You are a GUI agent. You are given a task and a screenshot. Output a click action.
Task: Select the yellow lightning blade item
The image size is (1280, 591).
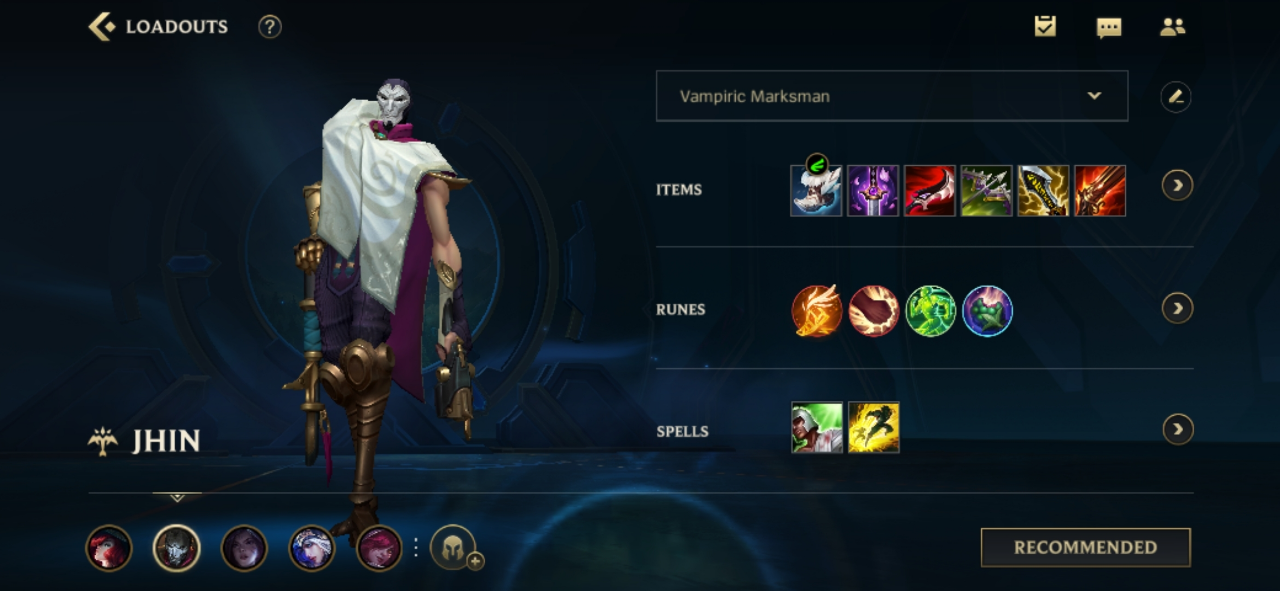[1043, 190]
